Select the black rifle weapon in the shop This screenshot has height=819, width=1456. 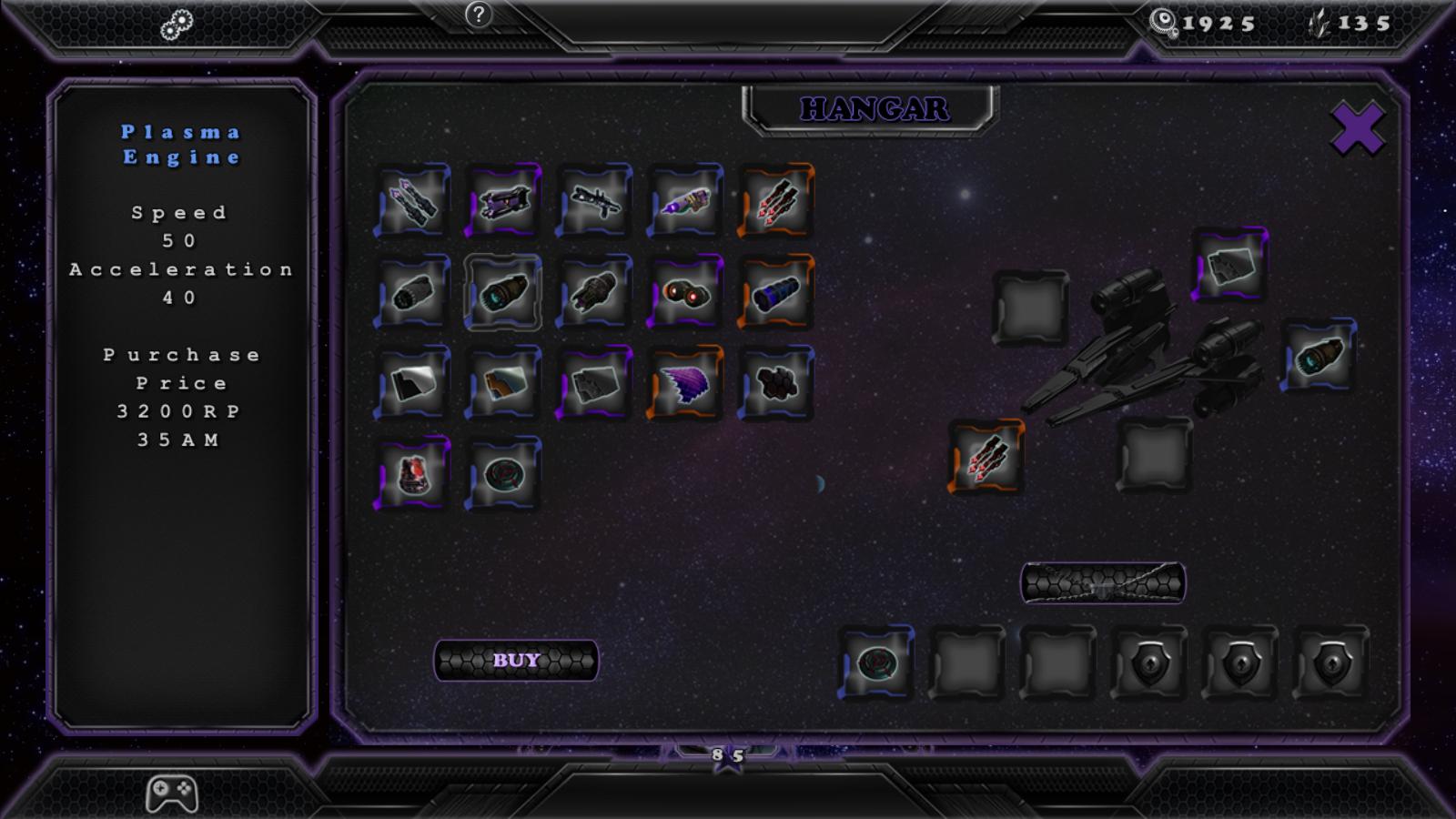pos(594,201)
